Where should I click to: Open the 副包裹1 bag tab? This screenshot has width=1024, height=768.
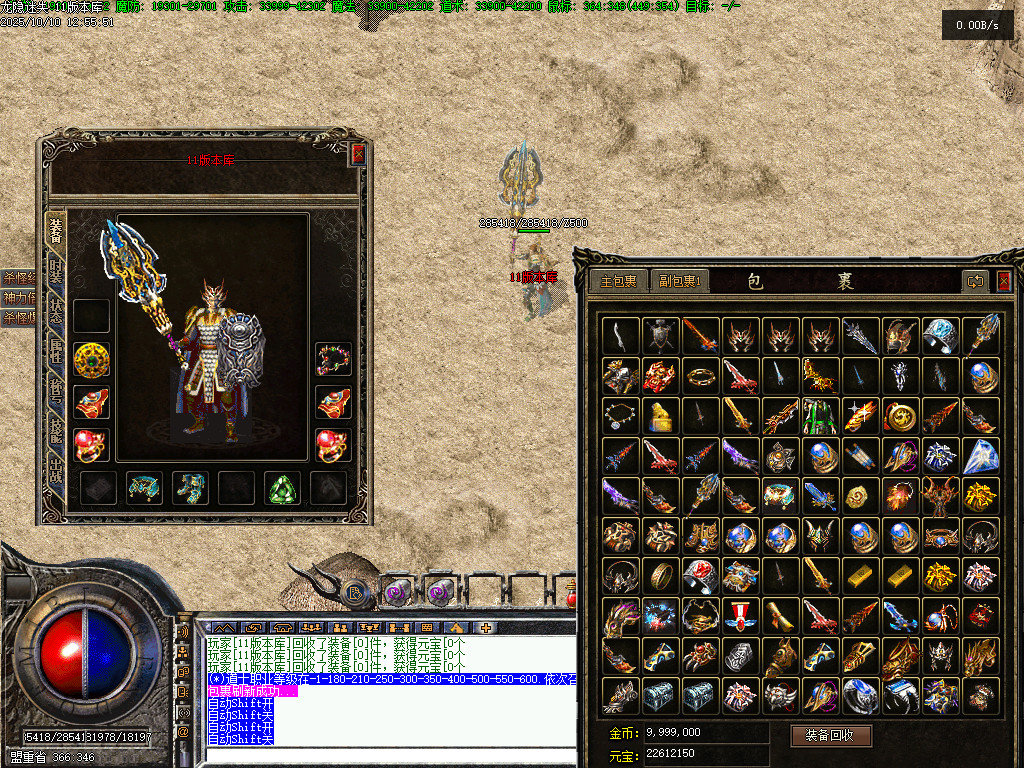point(680,281)
